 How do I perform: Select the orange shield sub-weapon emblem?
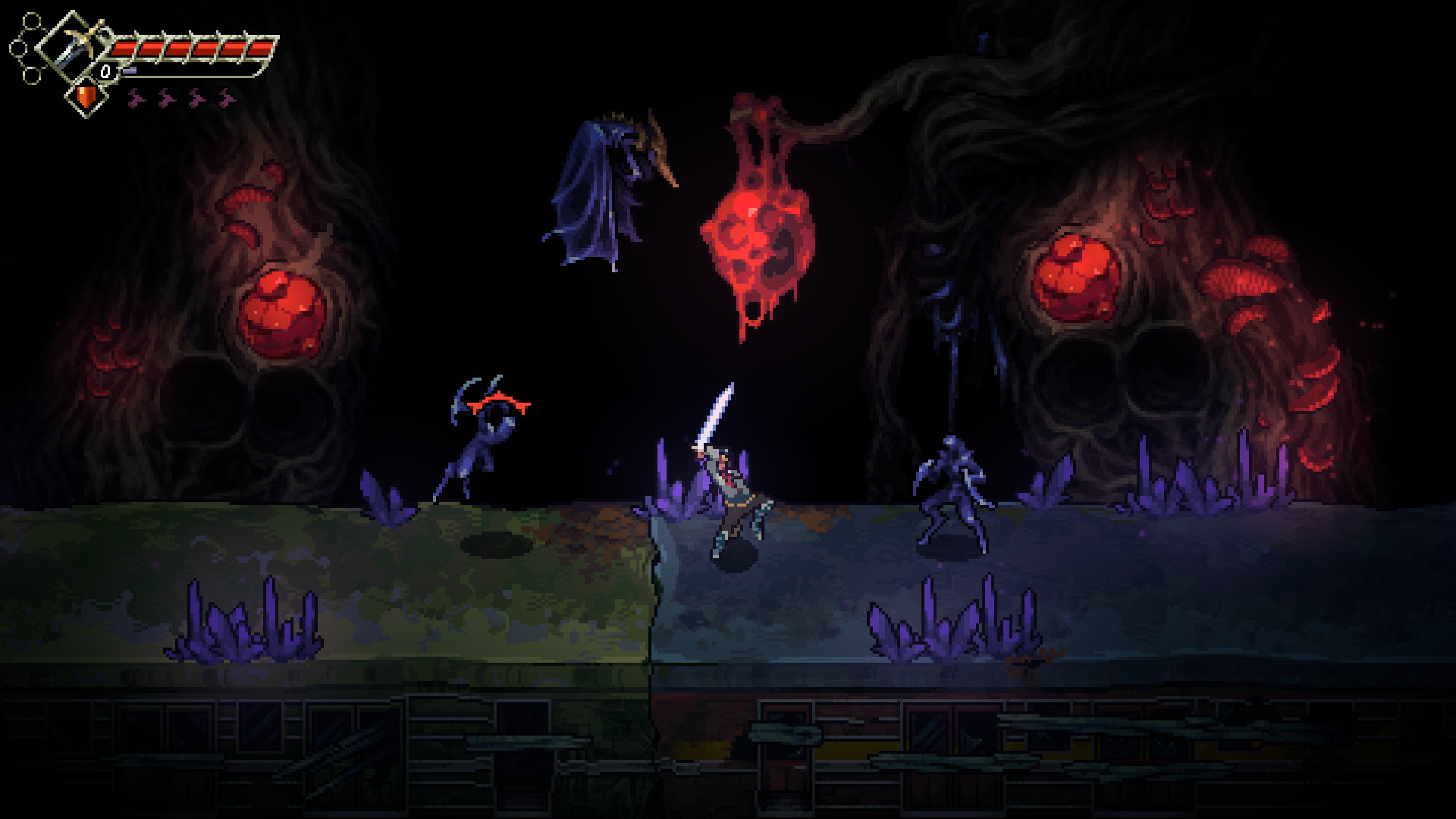click(86, 97)
